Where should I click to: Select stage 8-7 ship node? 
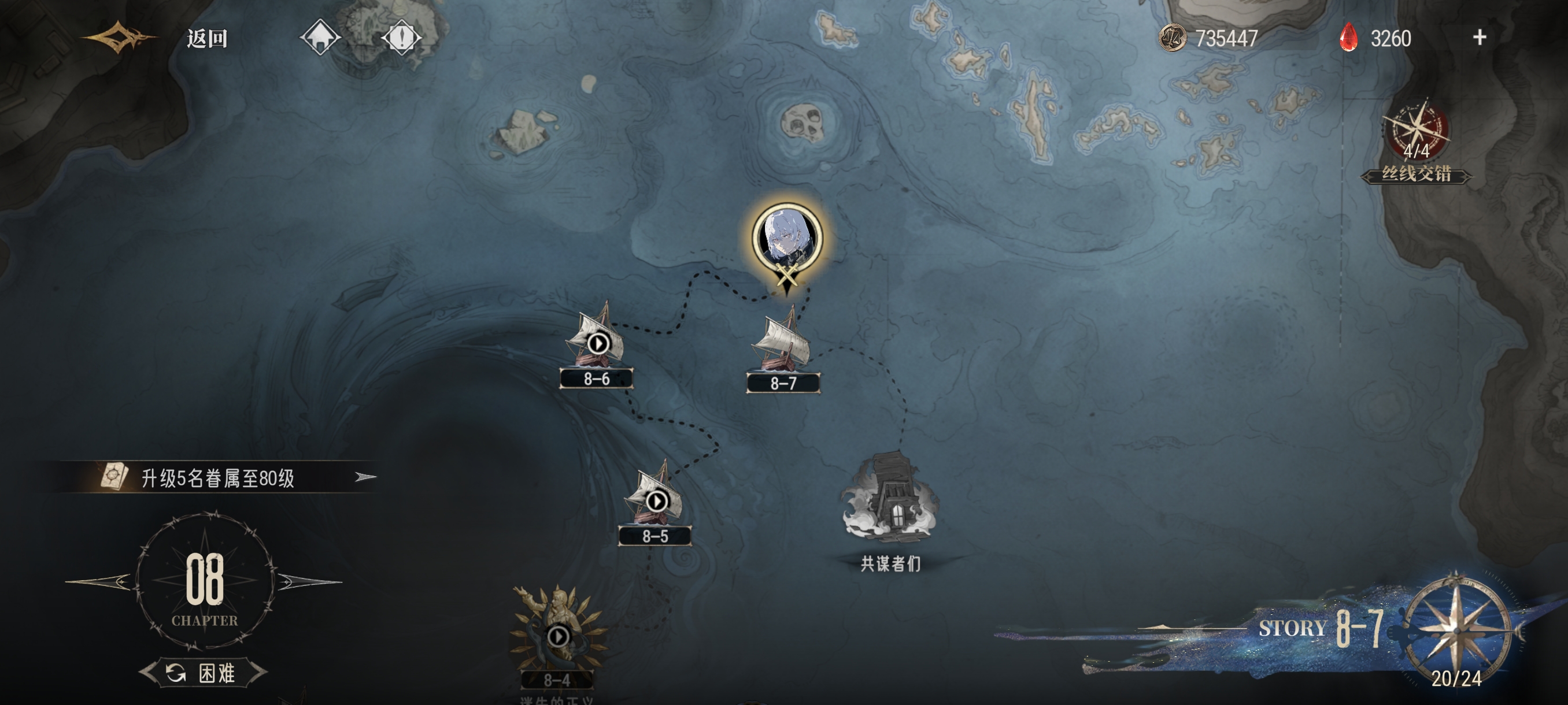point(783,348)
